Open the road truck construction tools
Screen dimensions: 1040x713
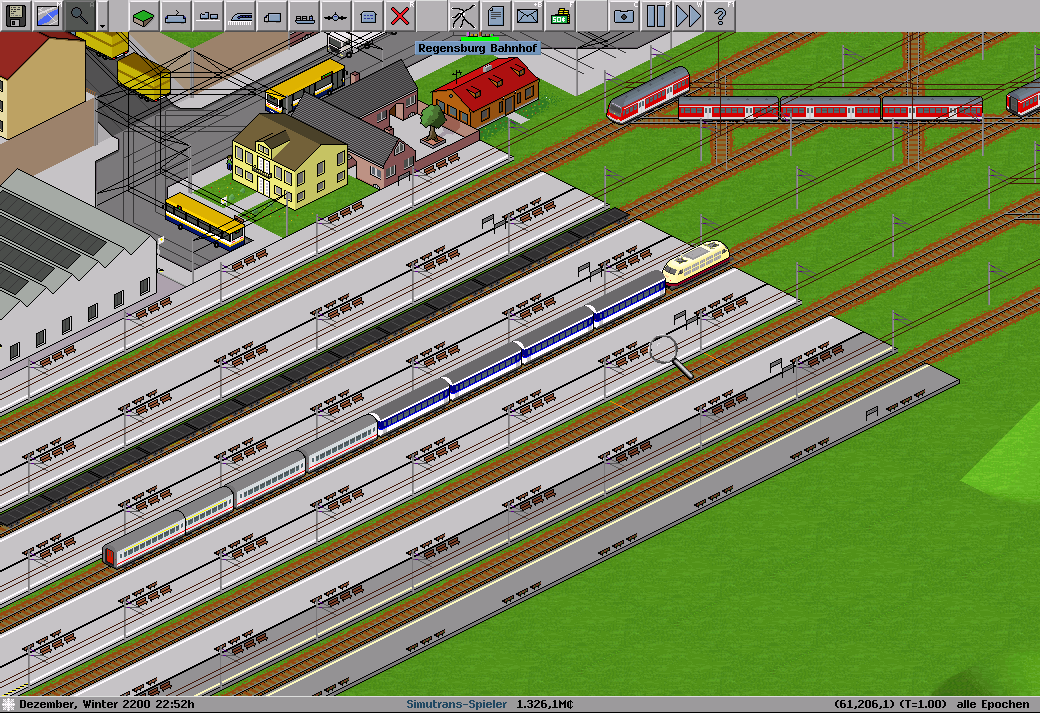point(272,15)
